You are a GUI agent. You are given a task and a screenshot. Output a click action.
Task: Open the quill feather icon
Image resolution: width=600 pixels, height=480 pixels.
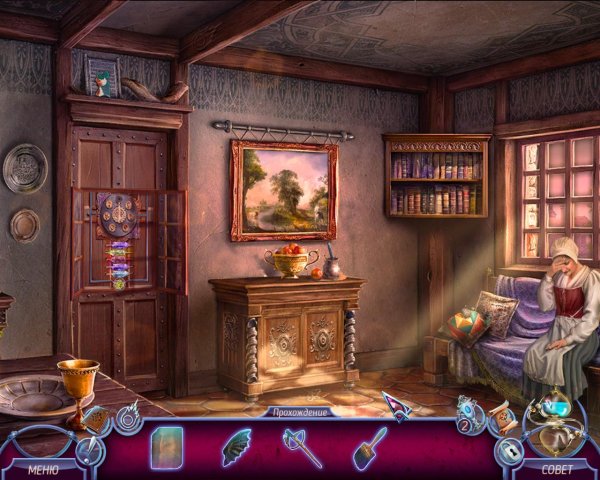click(x=89, y=452)
